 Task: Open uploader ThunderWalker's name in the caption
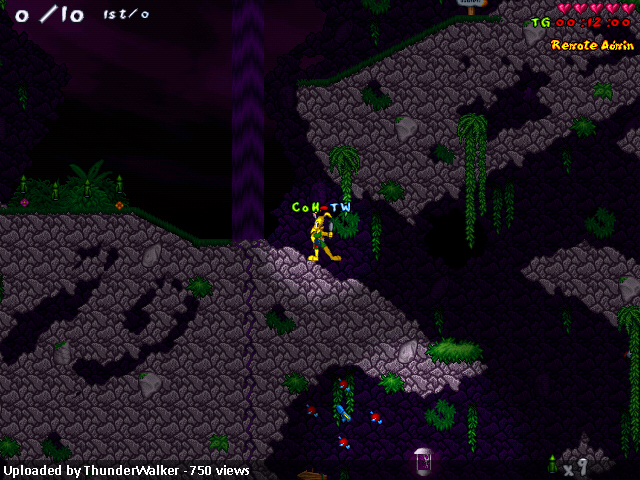[x=132, y=470]
